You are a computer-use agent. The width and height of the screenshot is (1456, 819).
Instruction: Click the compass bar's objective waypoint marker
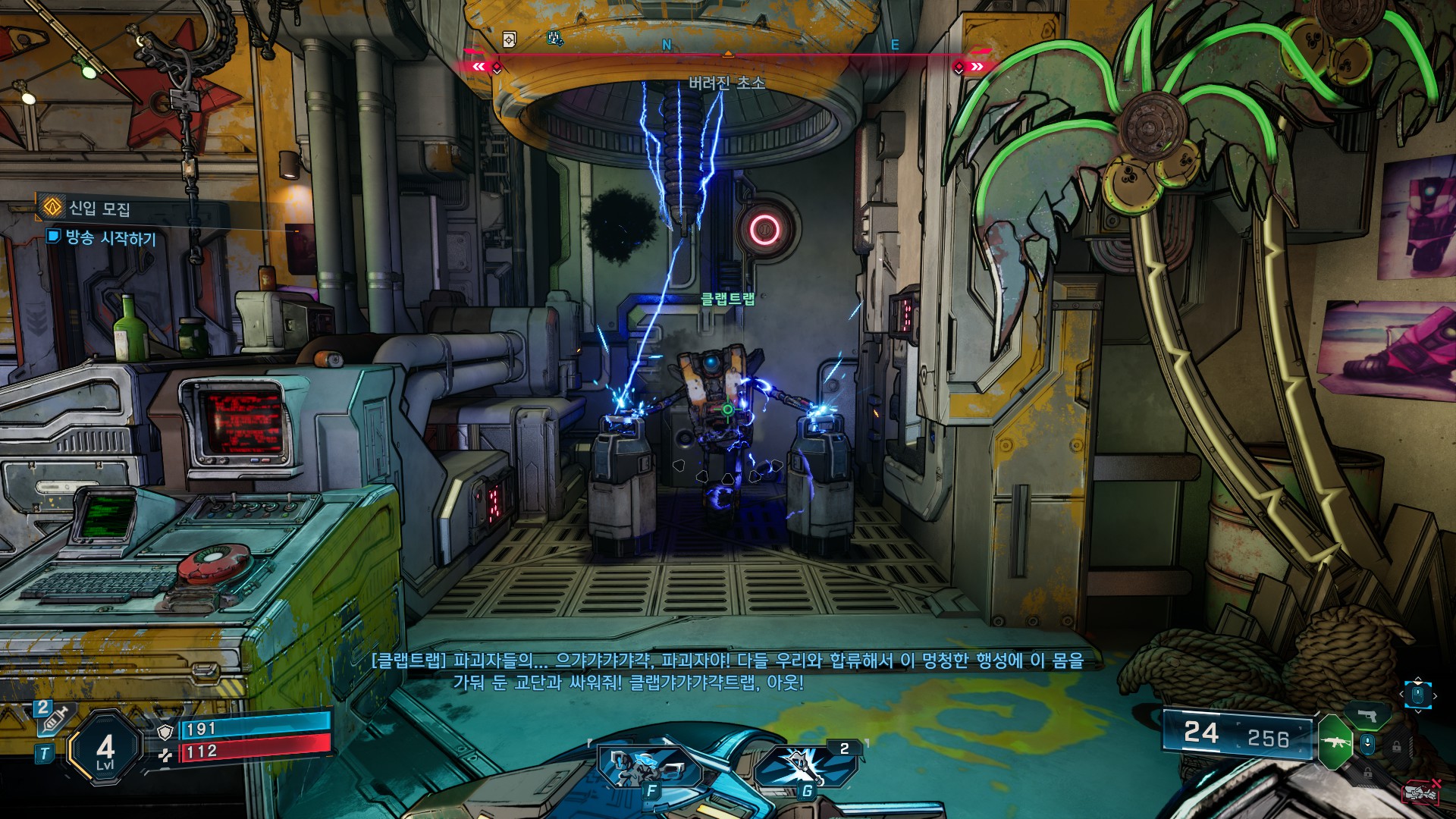[728, 54]
